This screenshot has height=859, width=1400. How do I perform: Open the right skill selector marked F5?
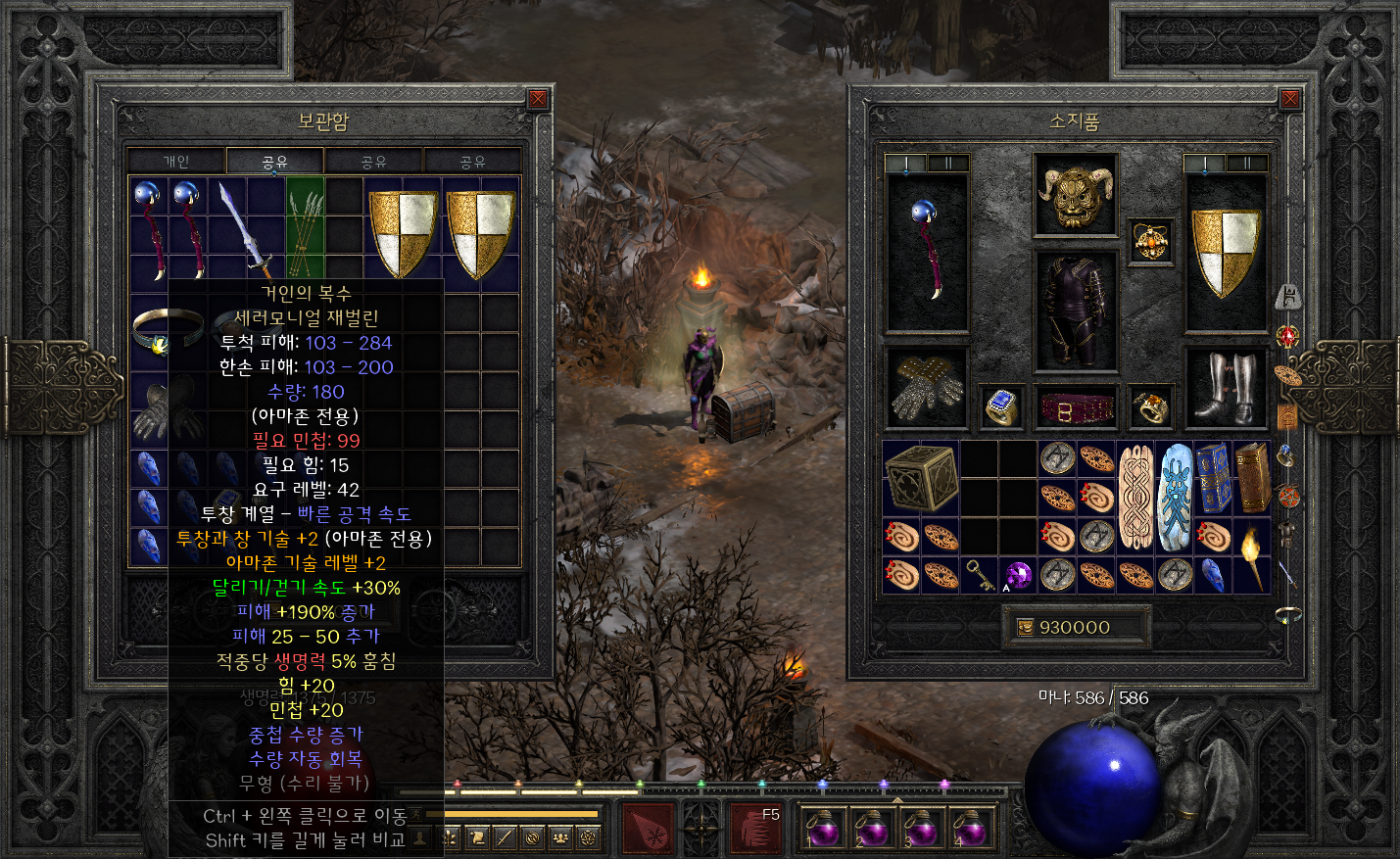pos(758,827)
